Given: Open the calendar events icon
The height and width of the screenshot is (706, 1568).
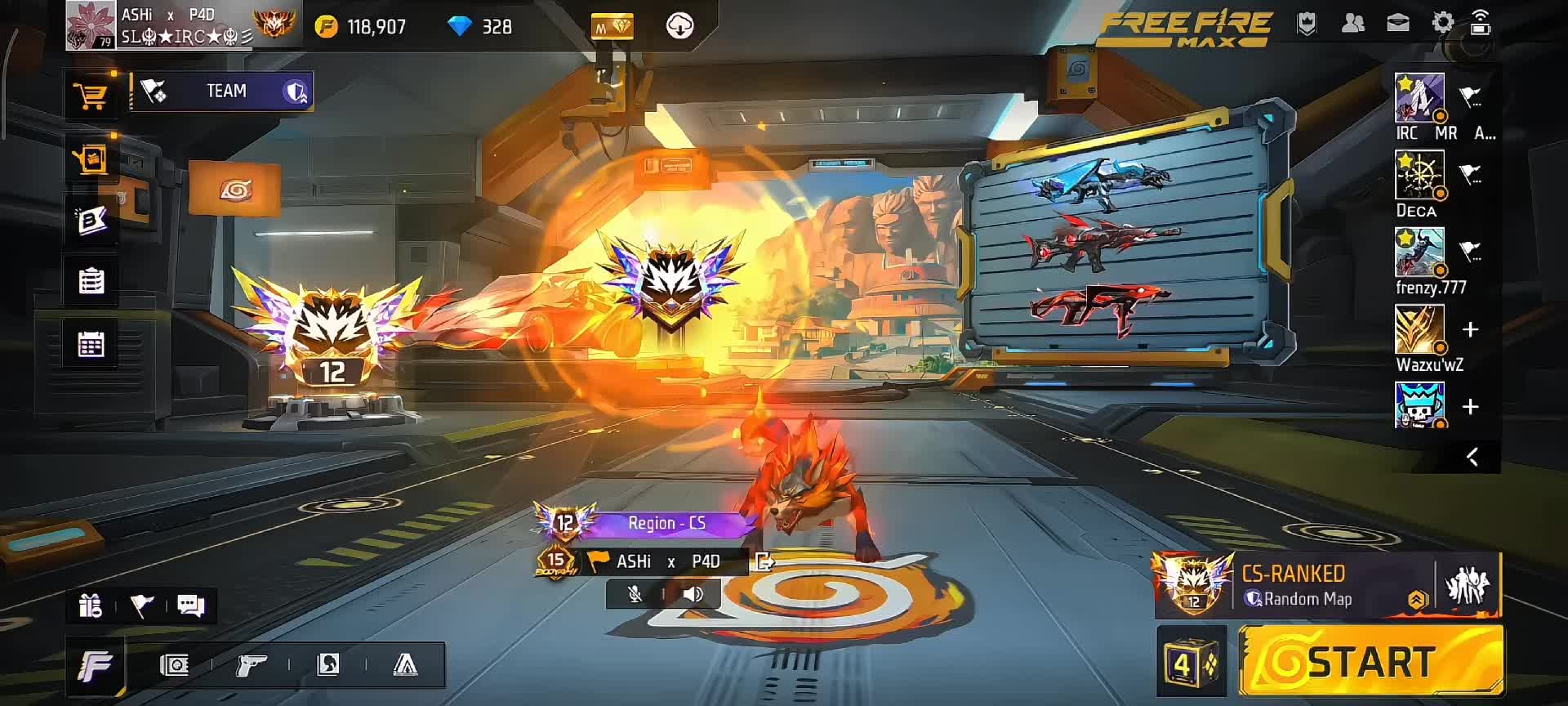Looking at the screenshot, I should 91,344.
